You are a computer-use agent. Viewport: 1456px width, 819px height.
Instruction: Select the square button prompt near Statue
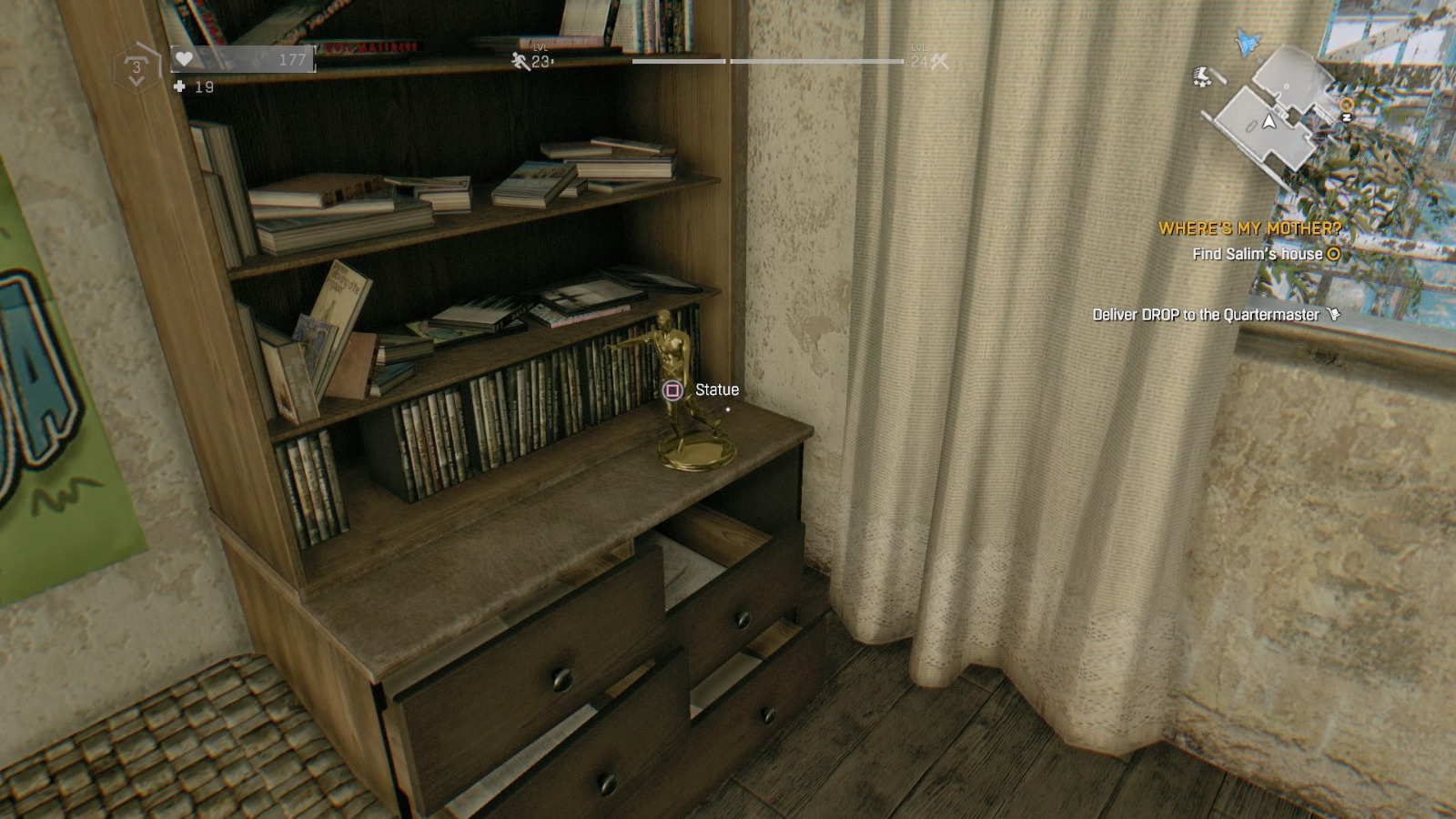pyautogui.click(x=671, y=389)
